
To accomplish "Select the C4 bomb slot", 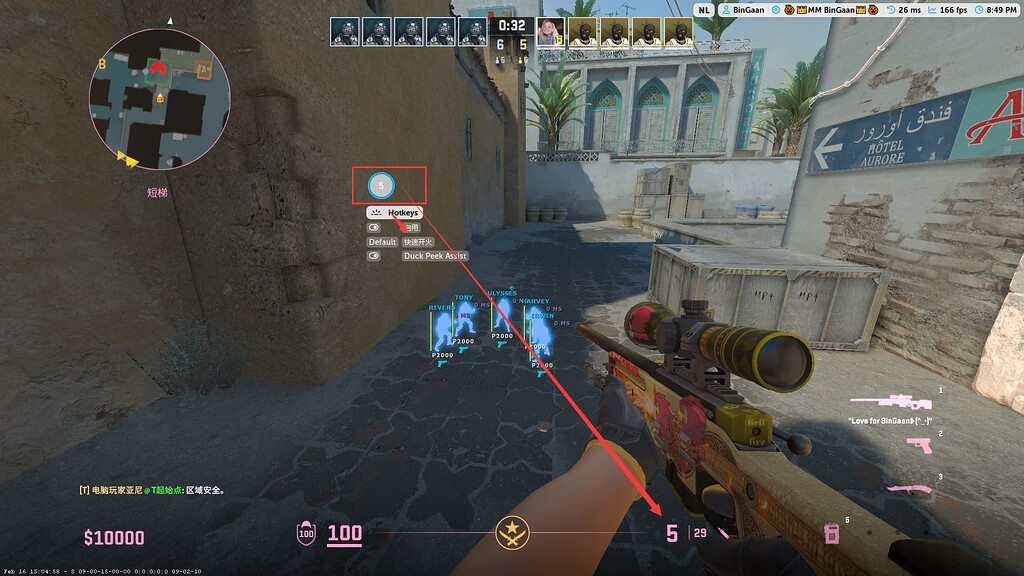I will click(x=830, y=533).
